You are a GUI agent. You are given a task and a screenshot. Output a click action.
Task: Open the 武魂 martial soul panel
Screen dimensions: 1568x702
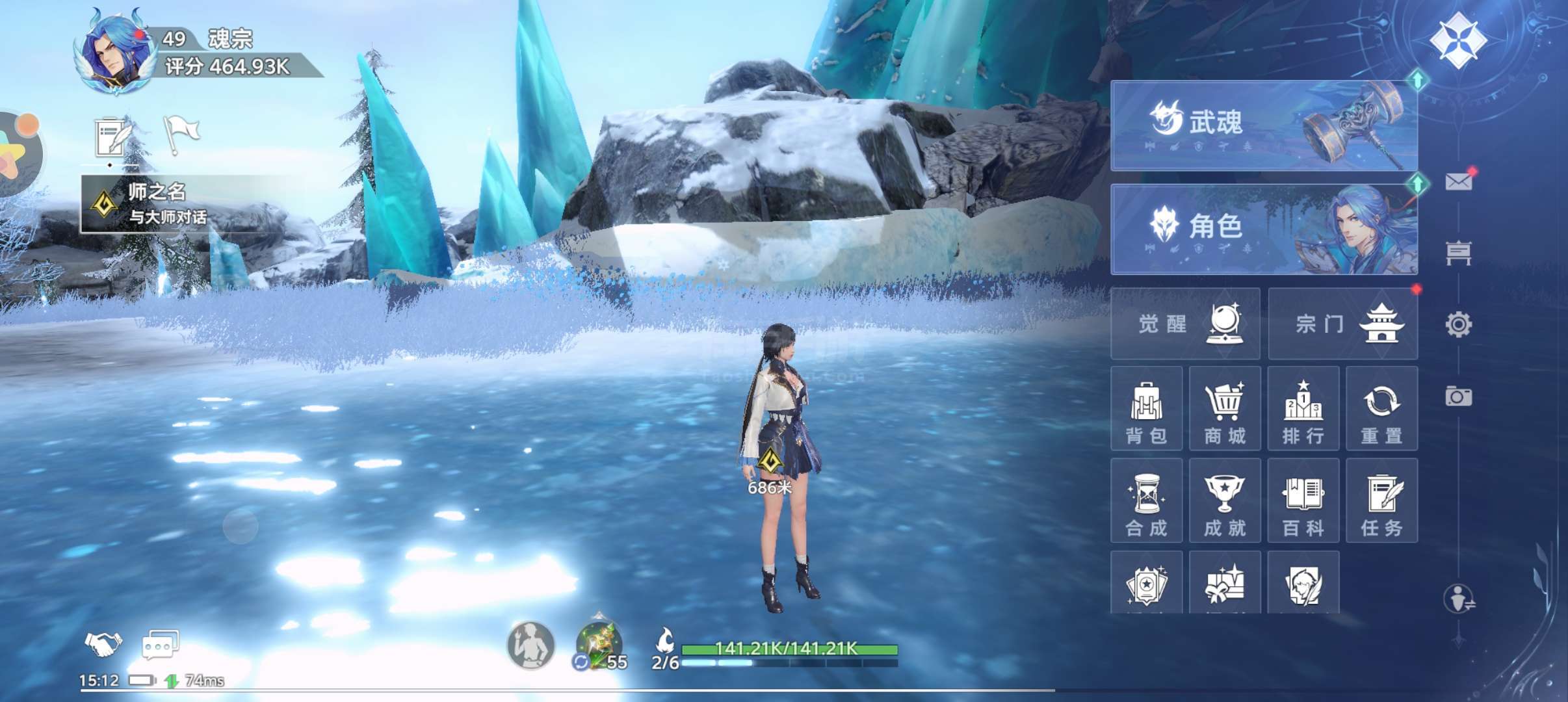(1263, 125)
